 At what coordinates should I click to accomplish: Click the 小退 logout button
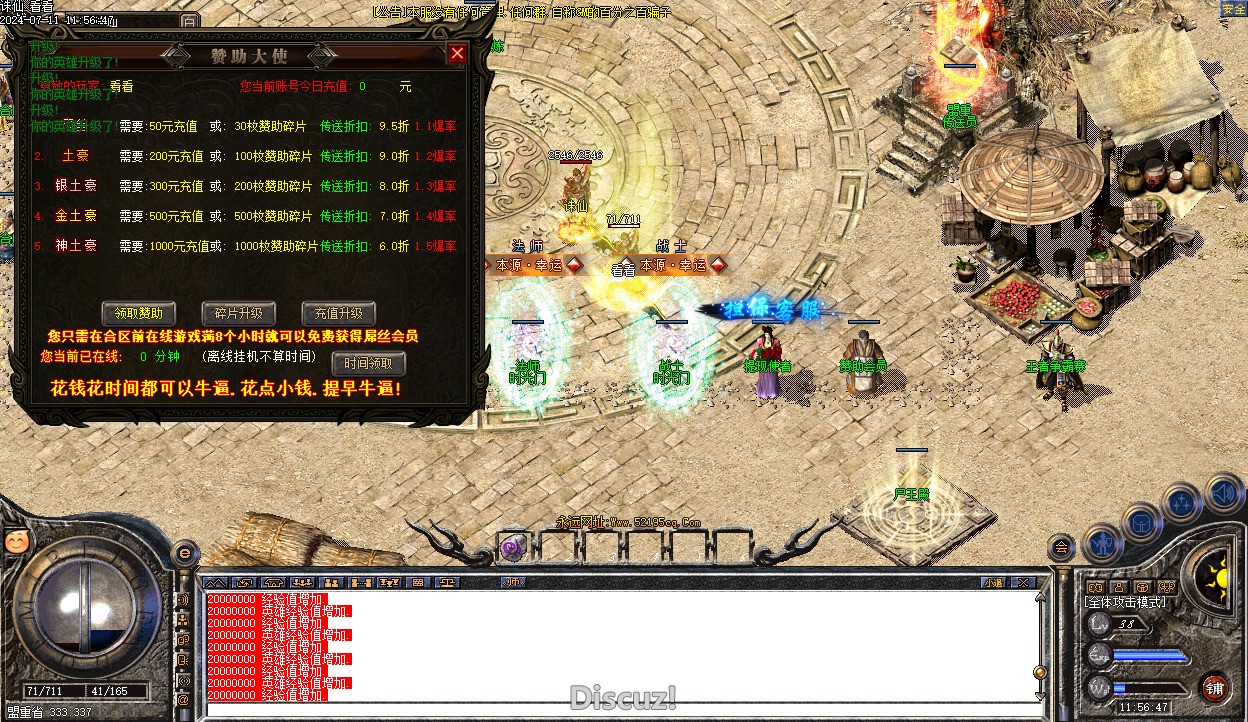point(993,582)
